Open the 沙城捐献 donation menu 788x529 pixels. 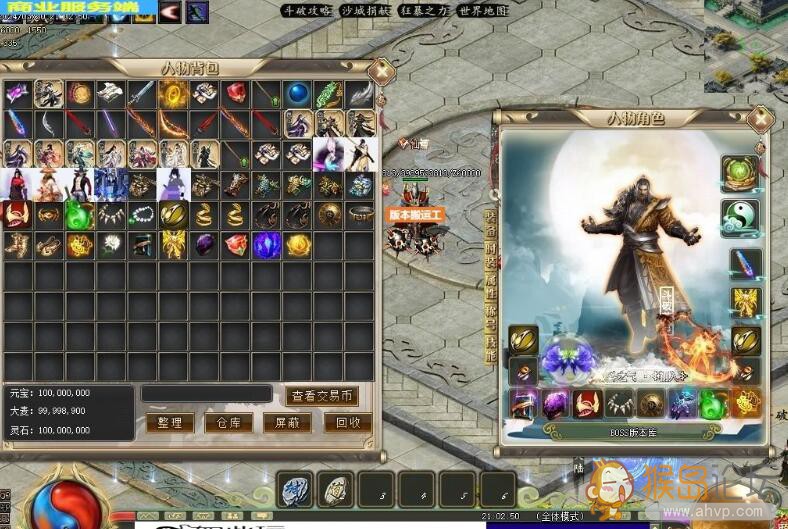point(364,11)
